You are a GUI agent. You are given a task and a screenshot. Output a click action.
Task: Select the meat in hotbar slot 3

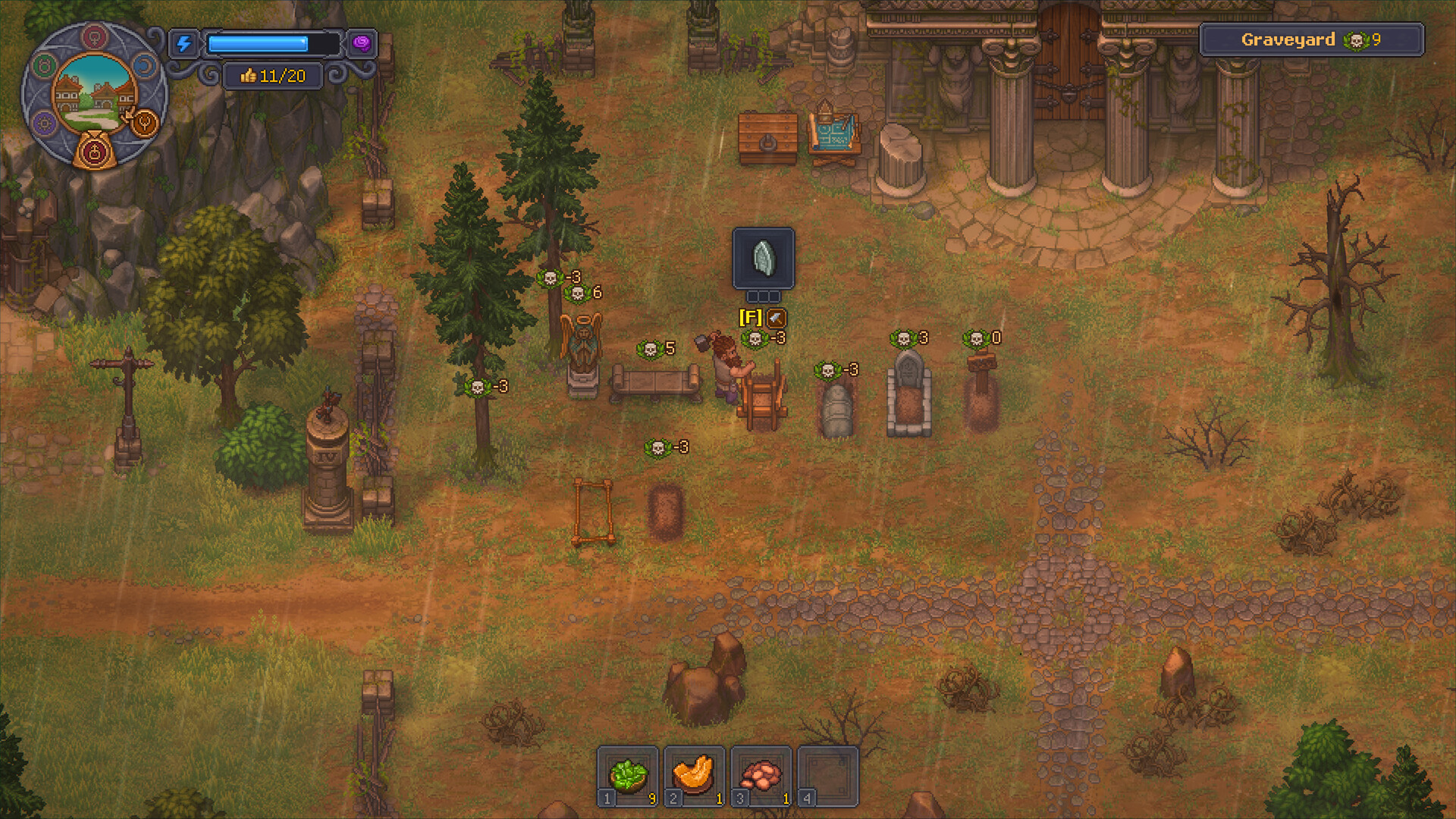coord(761,775)
